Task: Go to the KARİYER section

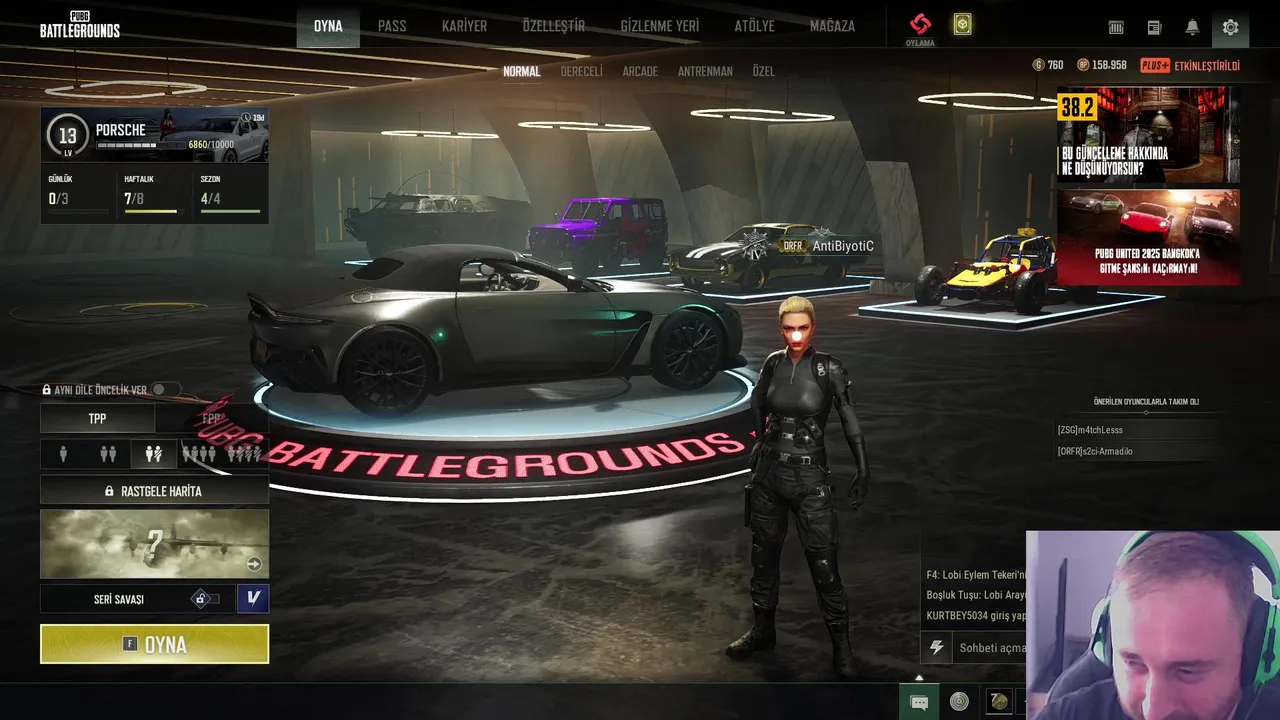Action: click(464, 26)
